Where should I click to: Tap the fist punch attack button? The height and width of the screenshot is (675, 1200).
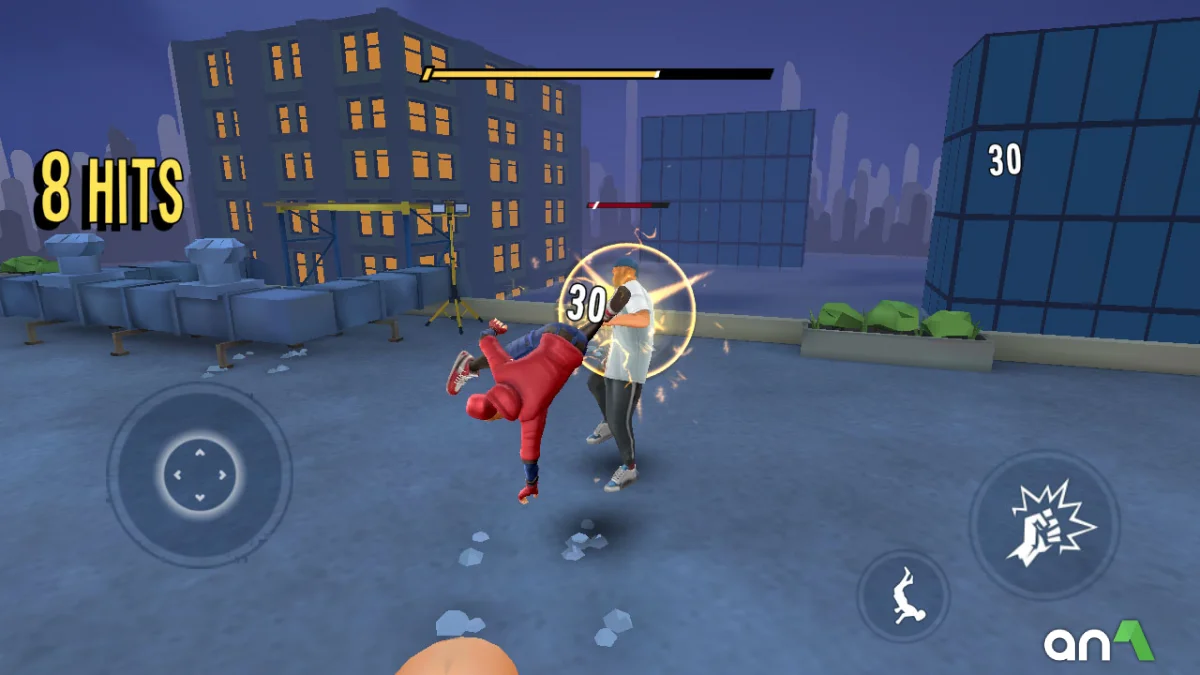pyautogui.click(x=1044, y=524)
